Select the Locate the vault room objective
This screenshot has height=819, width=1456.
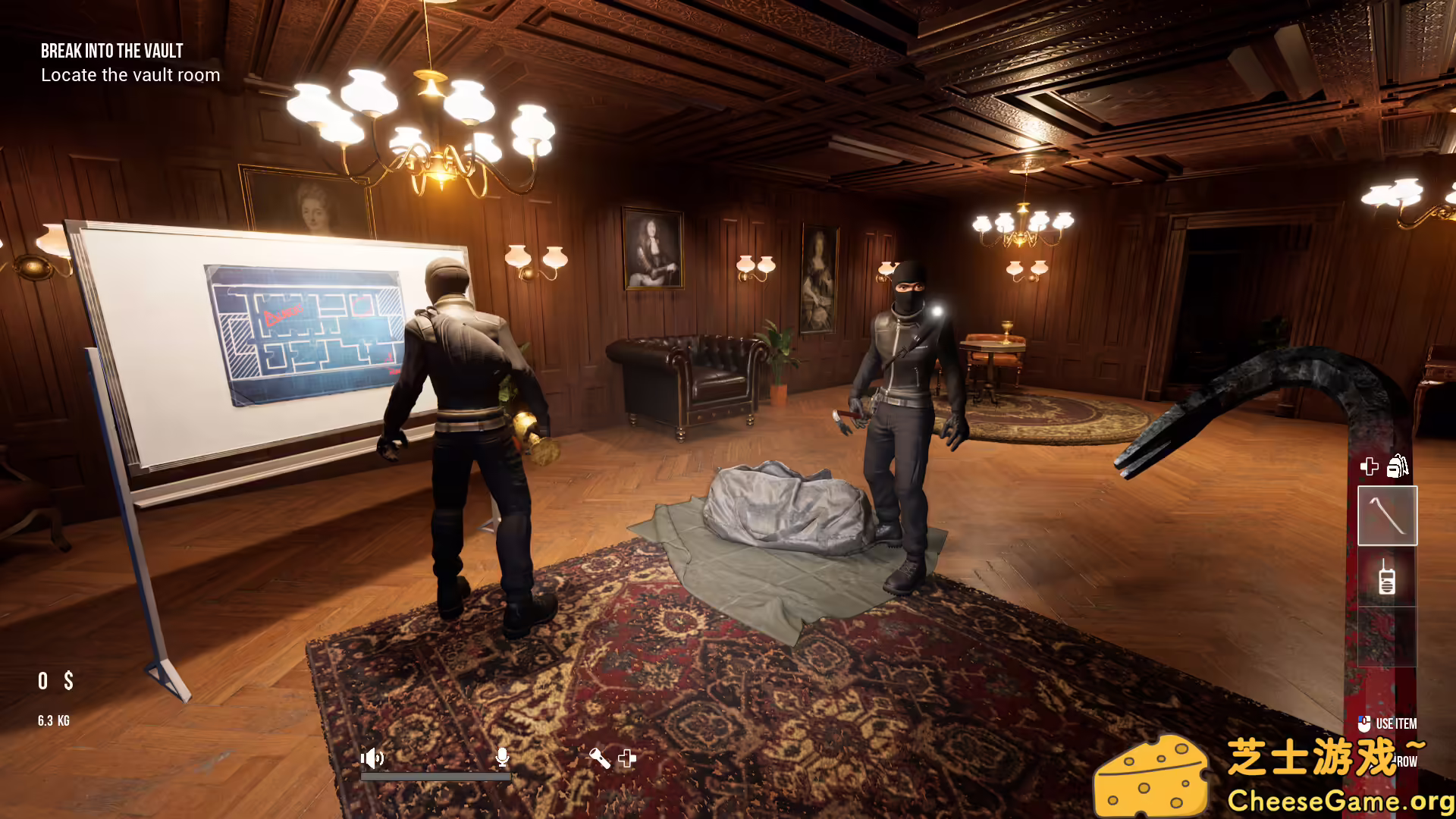click(130, 74)
